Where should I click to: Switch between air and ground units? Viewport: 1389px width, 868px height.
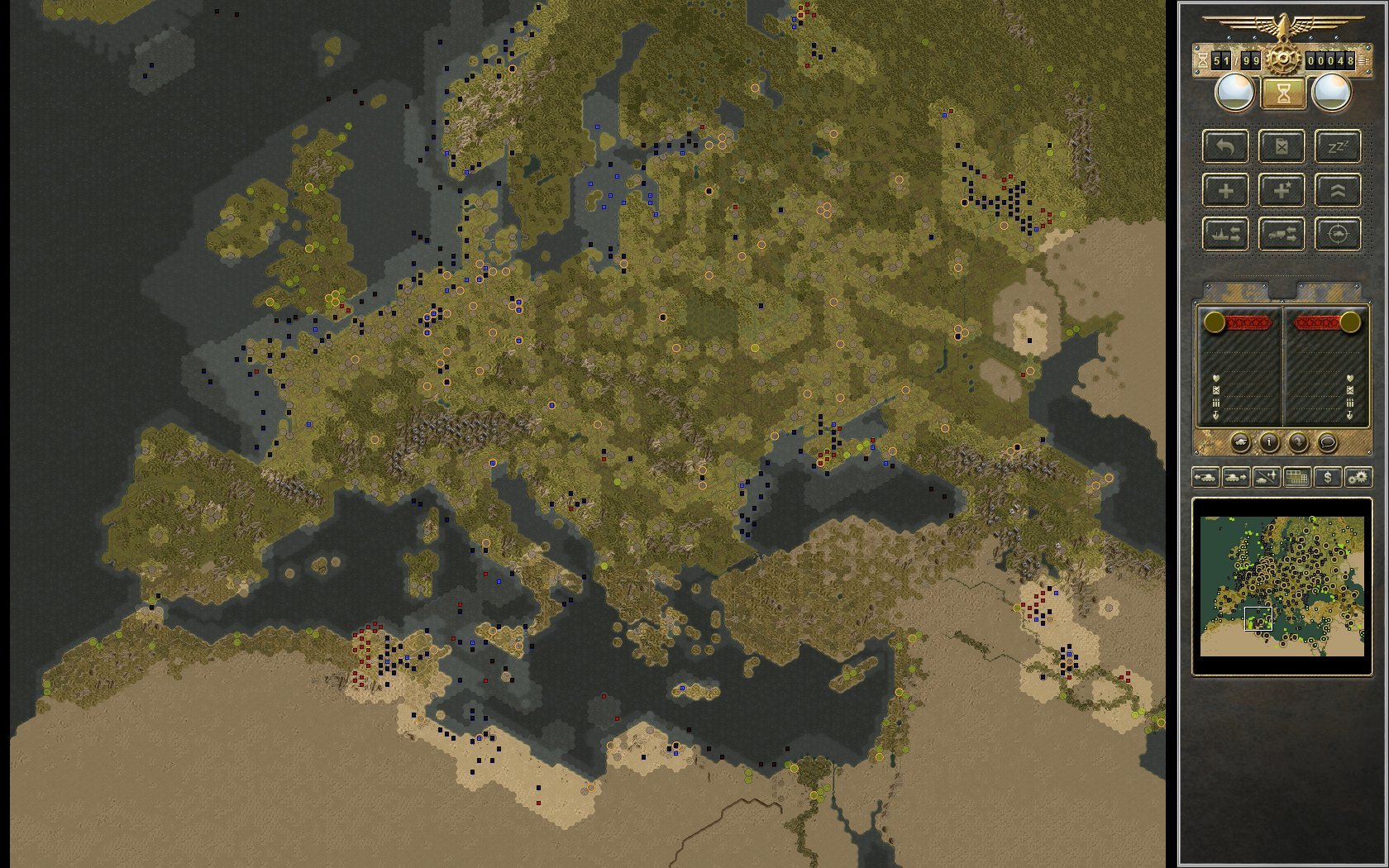(x=1266, y=477)
